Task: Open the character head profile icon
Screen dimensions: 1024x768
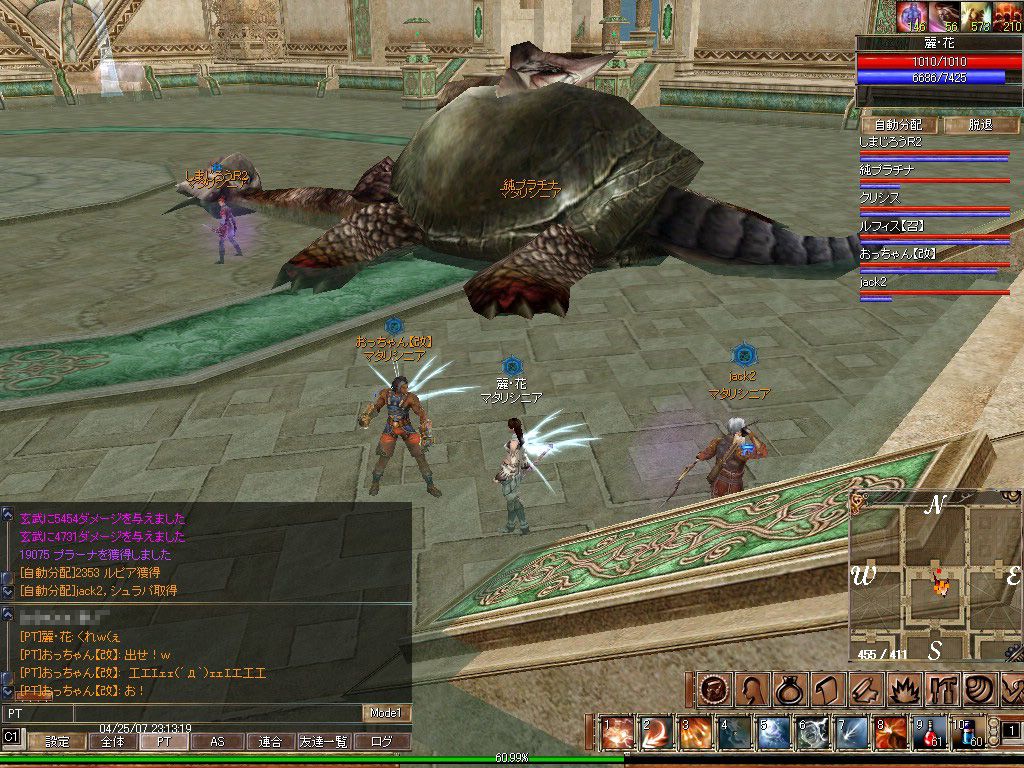Action: tap(752, 689)
